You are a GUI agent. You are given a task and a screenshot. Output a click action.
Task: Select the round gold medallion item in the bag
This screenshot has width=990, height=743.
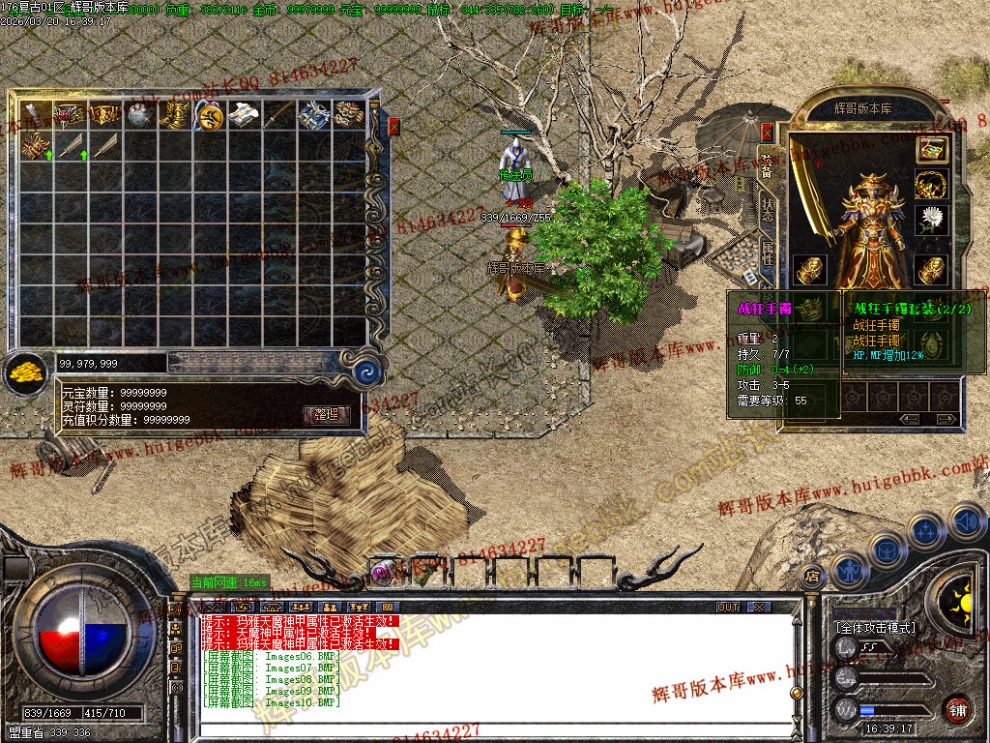point(209,115)
